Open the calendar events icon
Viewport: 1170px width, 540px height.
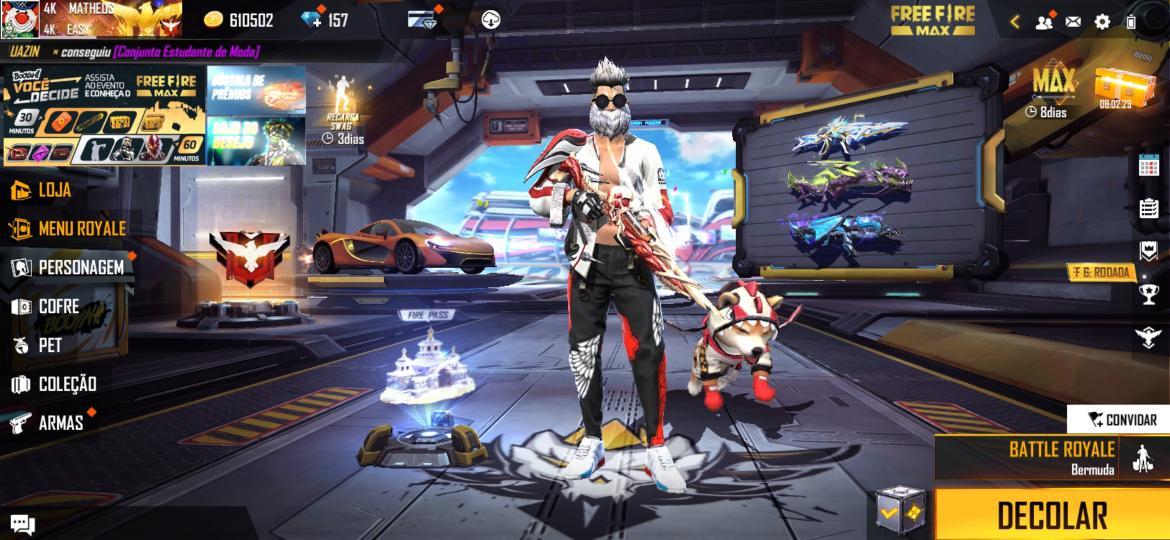[1148, 166]
